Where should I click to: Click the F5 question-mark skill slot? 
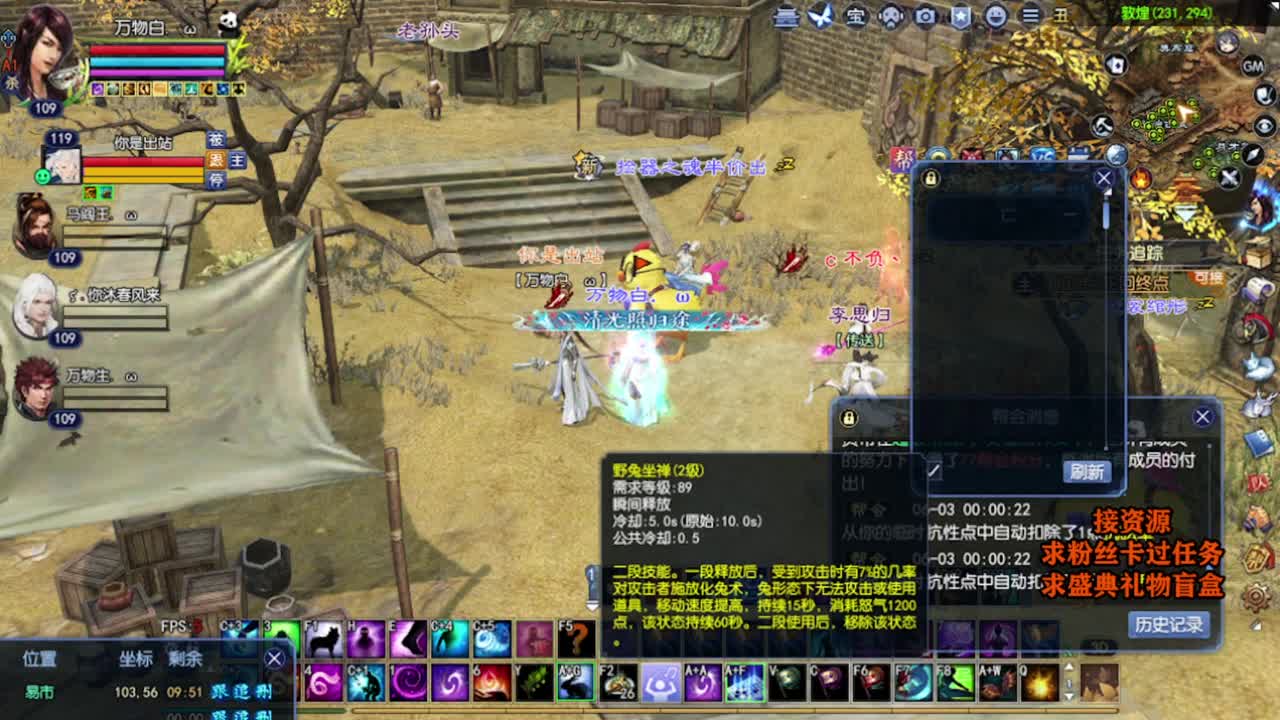click(x=575, y=637)
